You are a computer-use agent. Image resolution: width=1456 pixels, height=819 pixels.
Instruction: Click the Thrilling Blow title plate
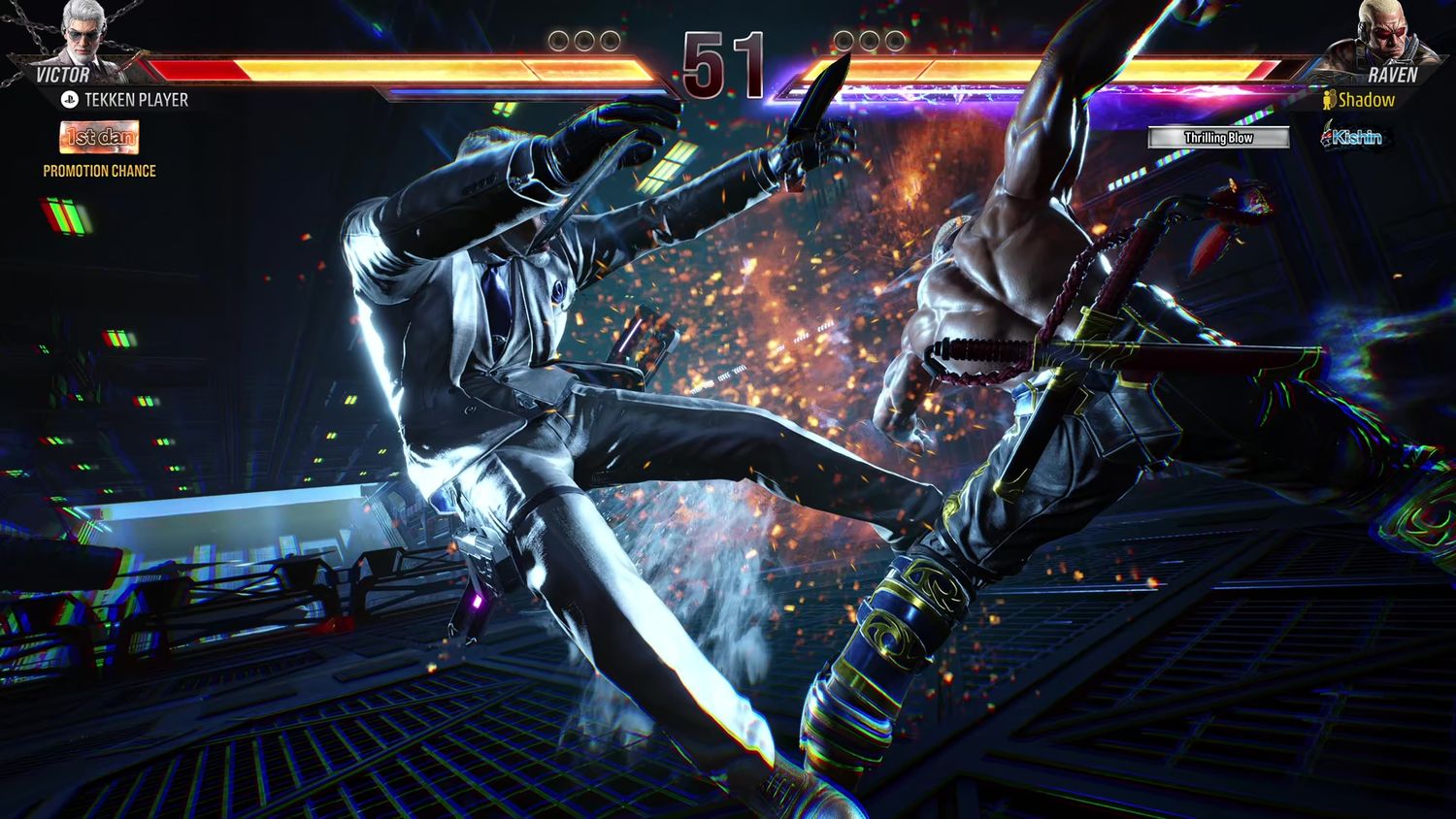click(1218, 138)
